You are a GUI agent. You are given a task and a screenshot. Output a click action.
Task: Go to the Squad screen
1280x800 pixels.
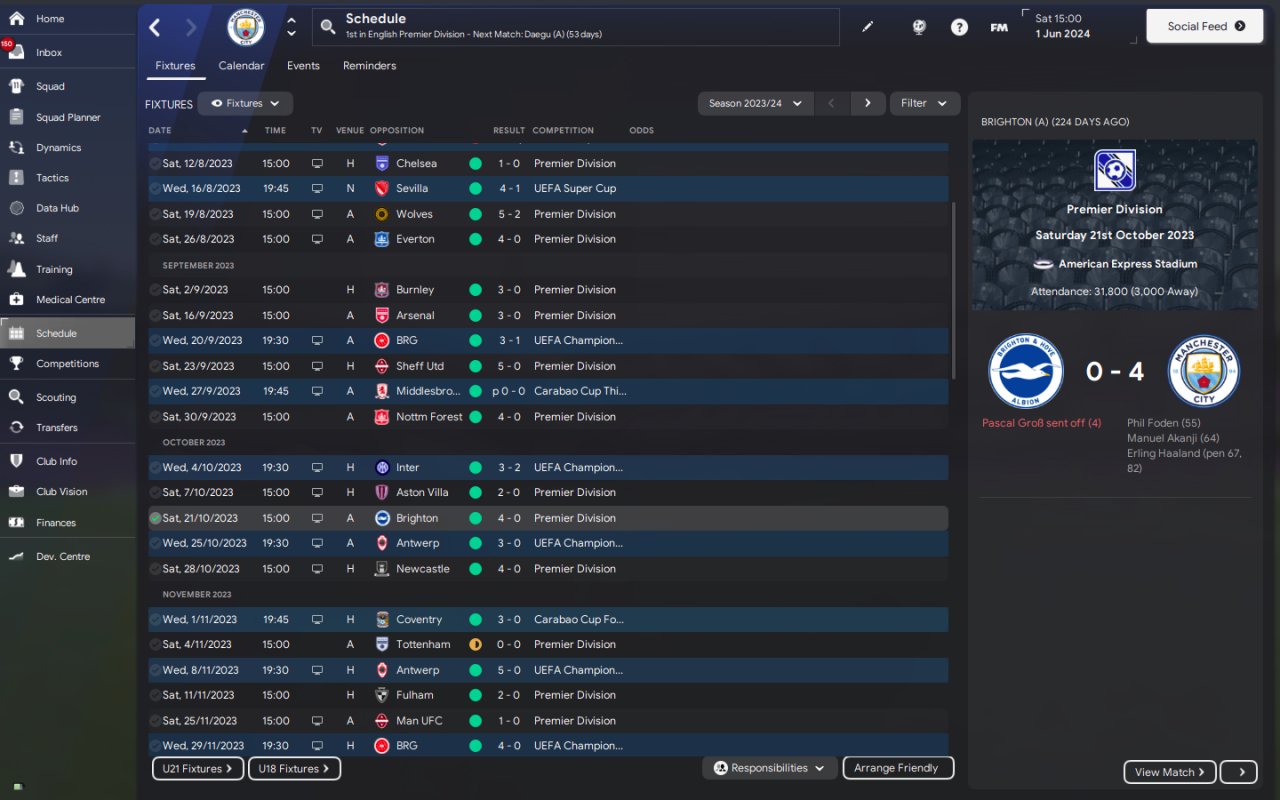tap(50, 87)
